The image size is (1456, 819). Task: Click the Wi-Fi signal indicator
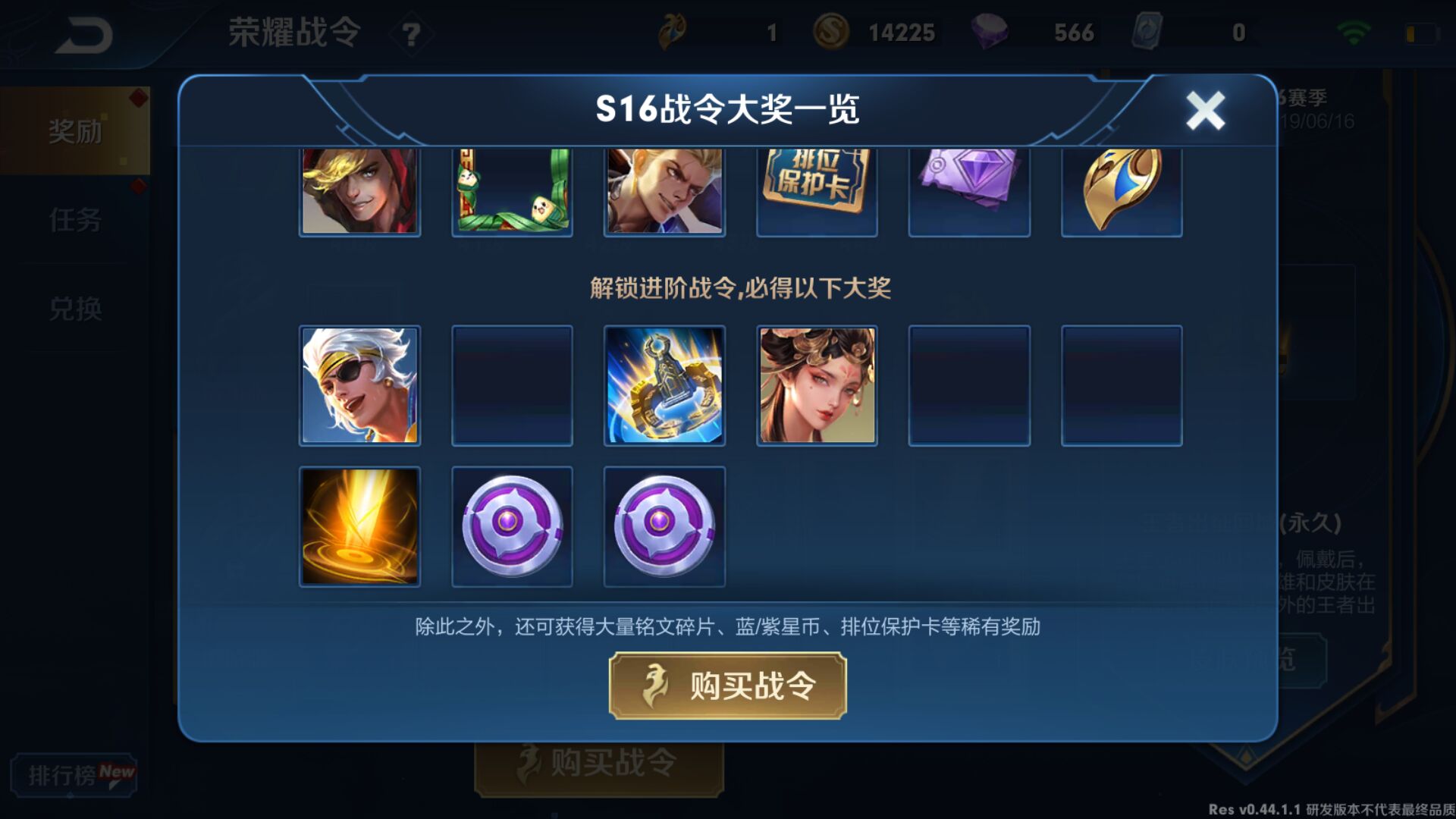click(1354, 30)
